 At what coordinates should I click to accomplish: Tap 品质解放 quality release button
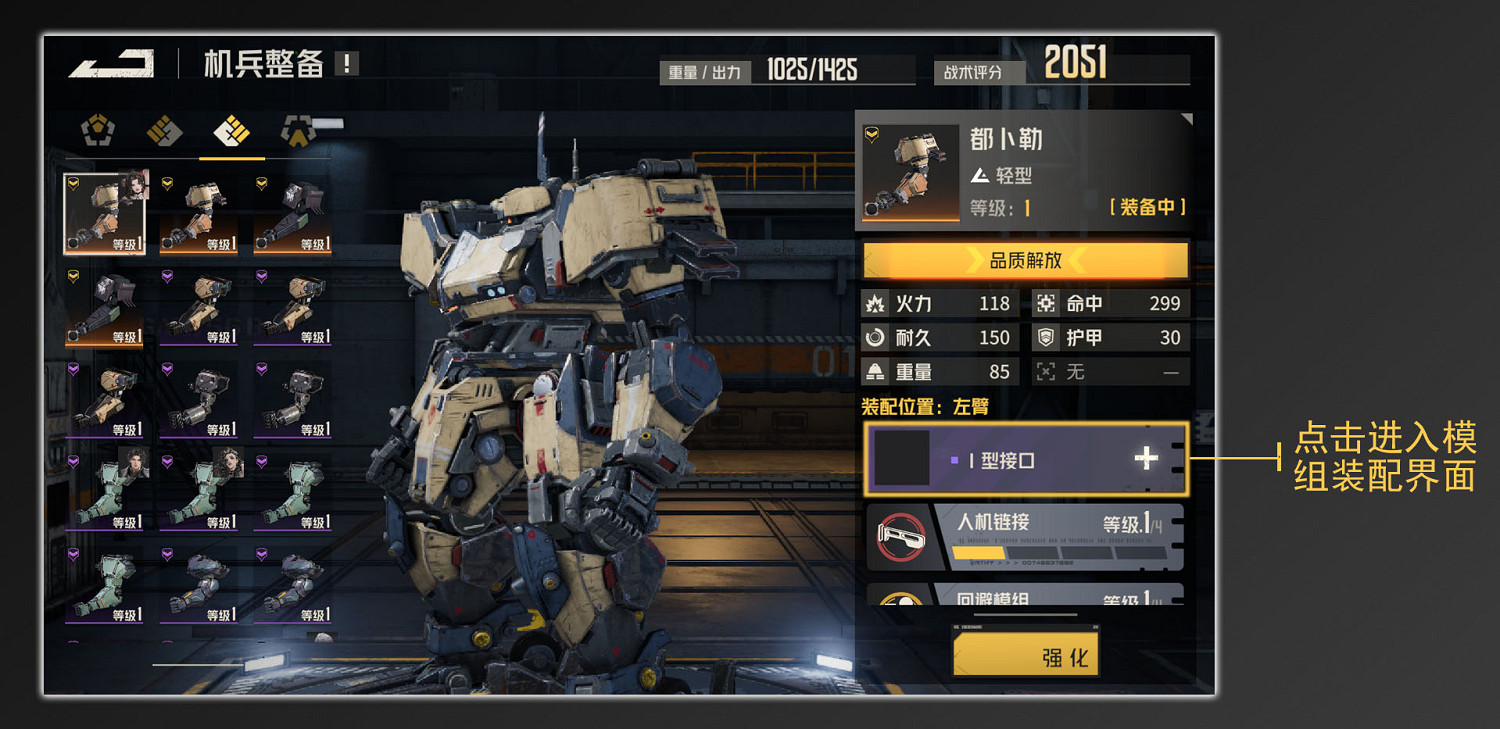[x=1025, y=261]
